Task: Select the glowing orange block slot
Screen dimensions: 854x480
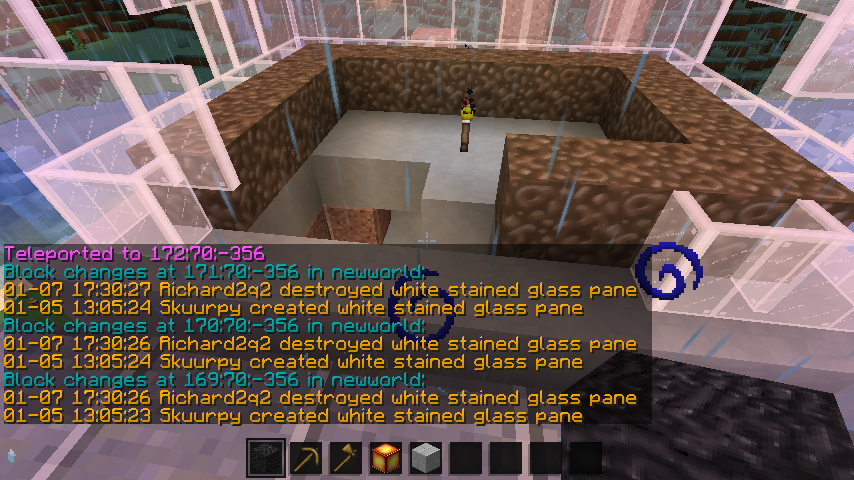Action: coord(386,459)
